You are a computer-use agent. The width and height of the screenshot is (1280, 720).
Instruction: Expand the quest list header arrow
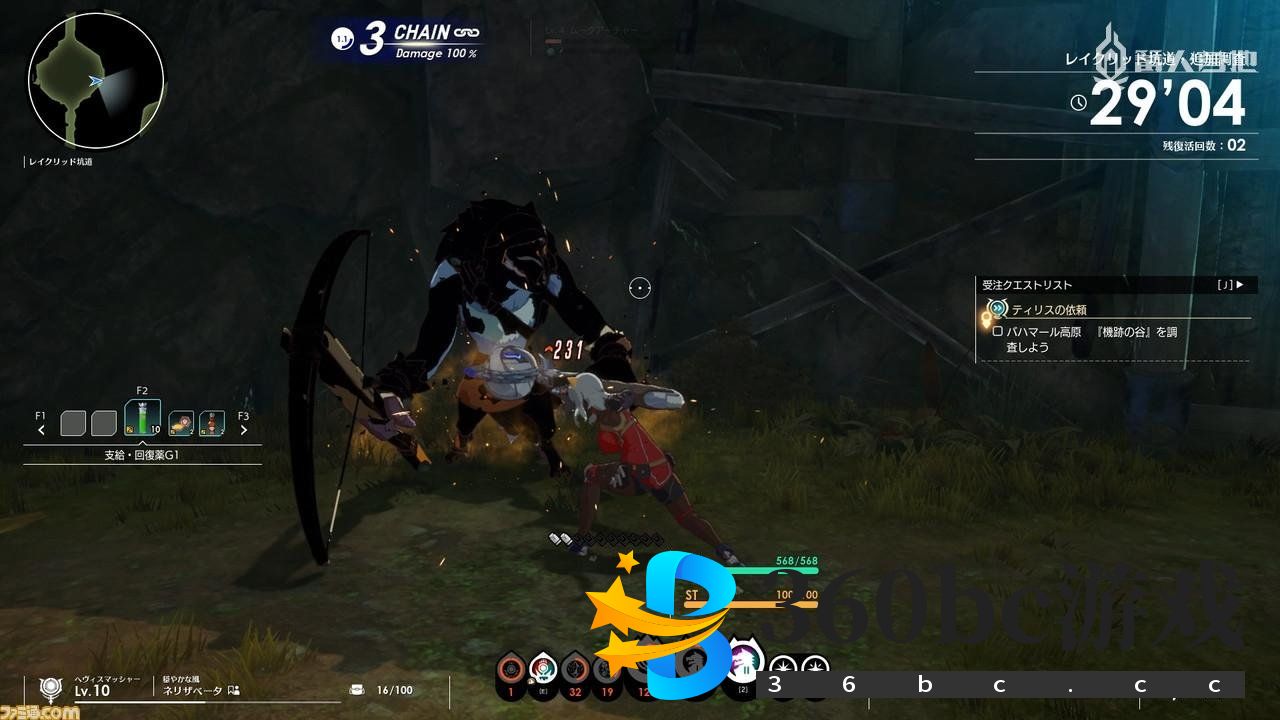1240,285
